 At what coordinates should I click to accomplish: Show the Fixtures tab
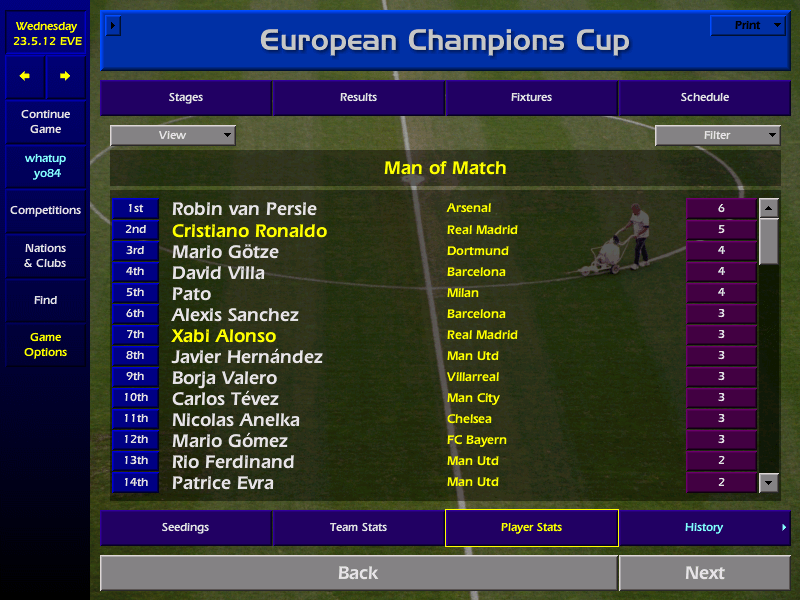coord(531,98)
